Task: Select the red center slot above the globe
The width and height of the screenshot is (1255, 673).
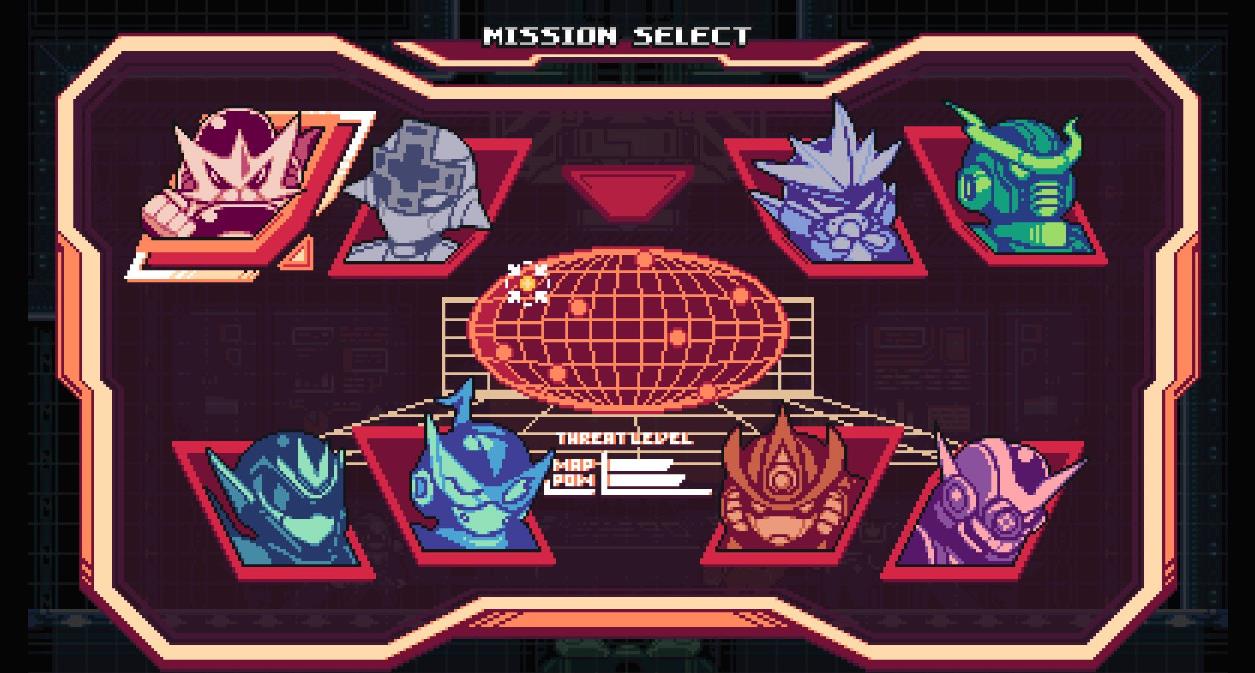Action: coord(628,192)
